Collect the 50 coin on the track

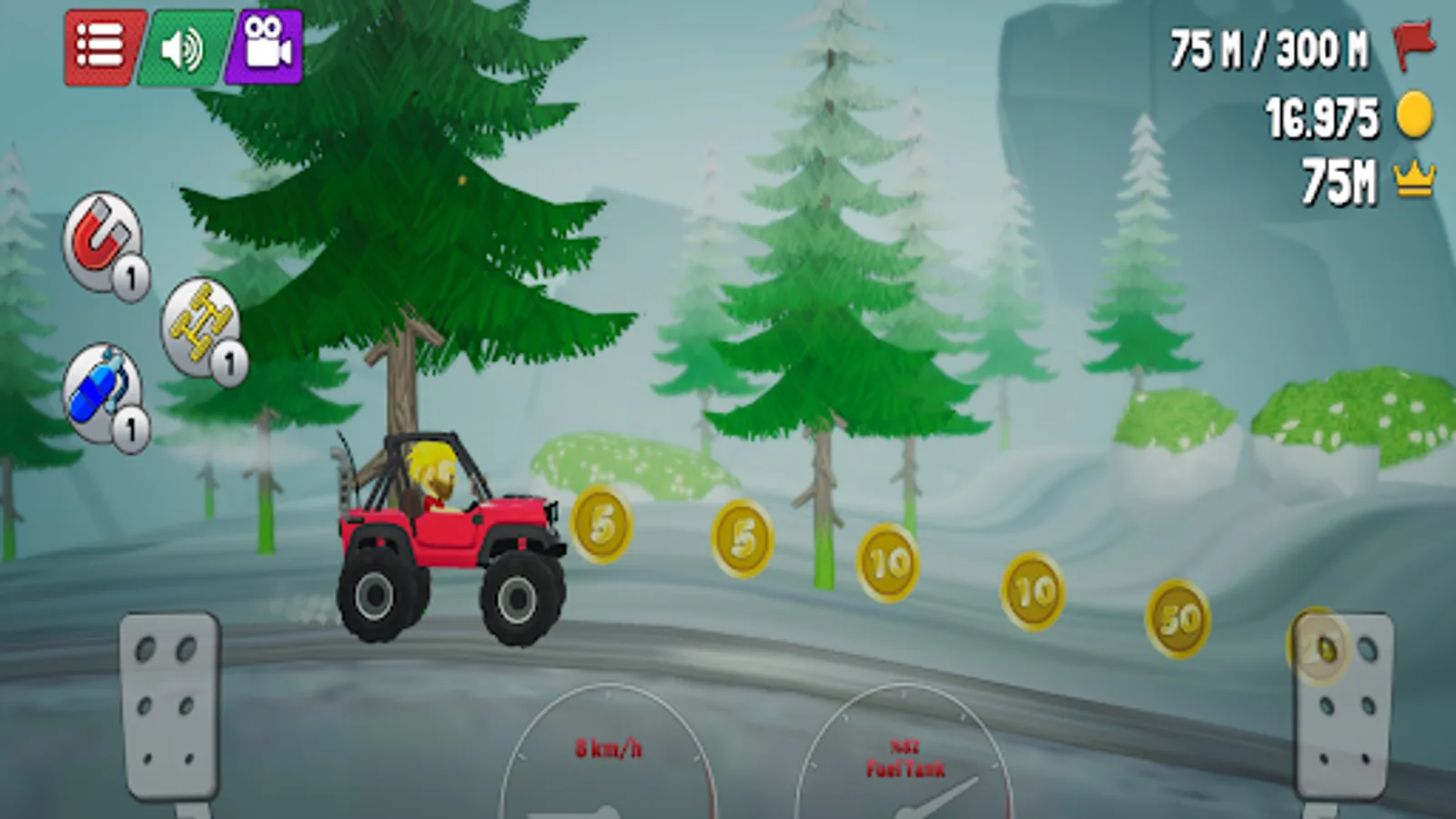point(1176,620)
